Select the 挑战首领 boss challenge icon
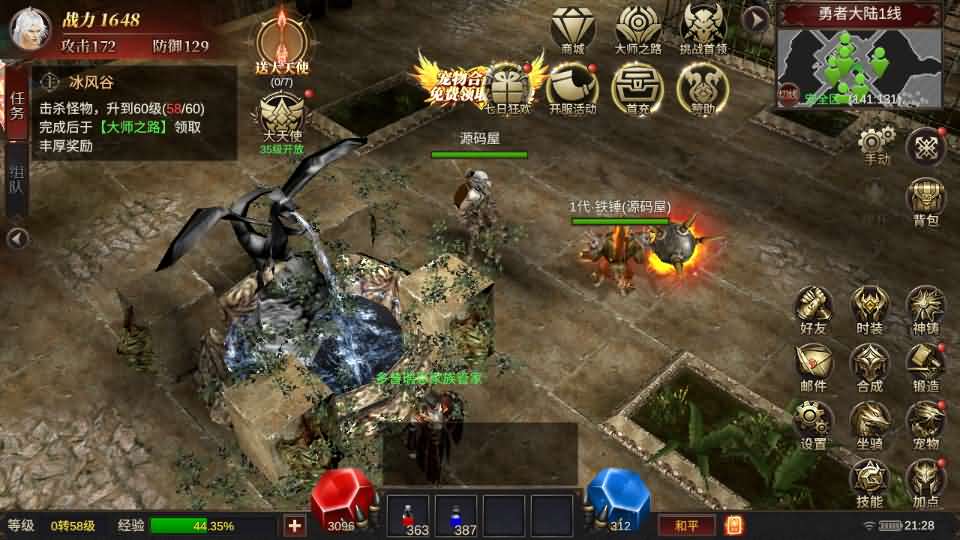 pyautogui.click(x=703, y=27)
